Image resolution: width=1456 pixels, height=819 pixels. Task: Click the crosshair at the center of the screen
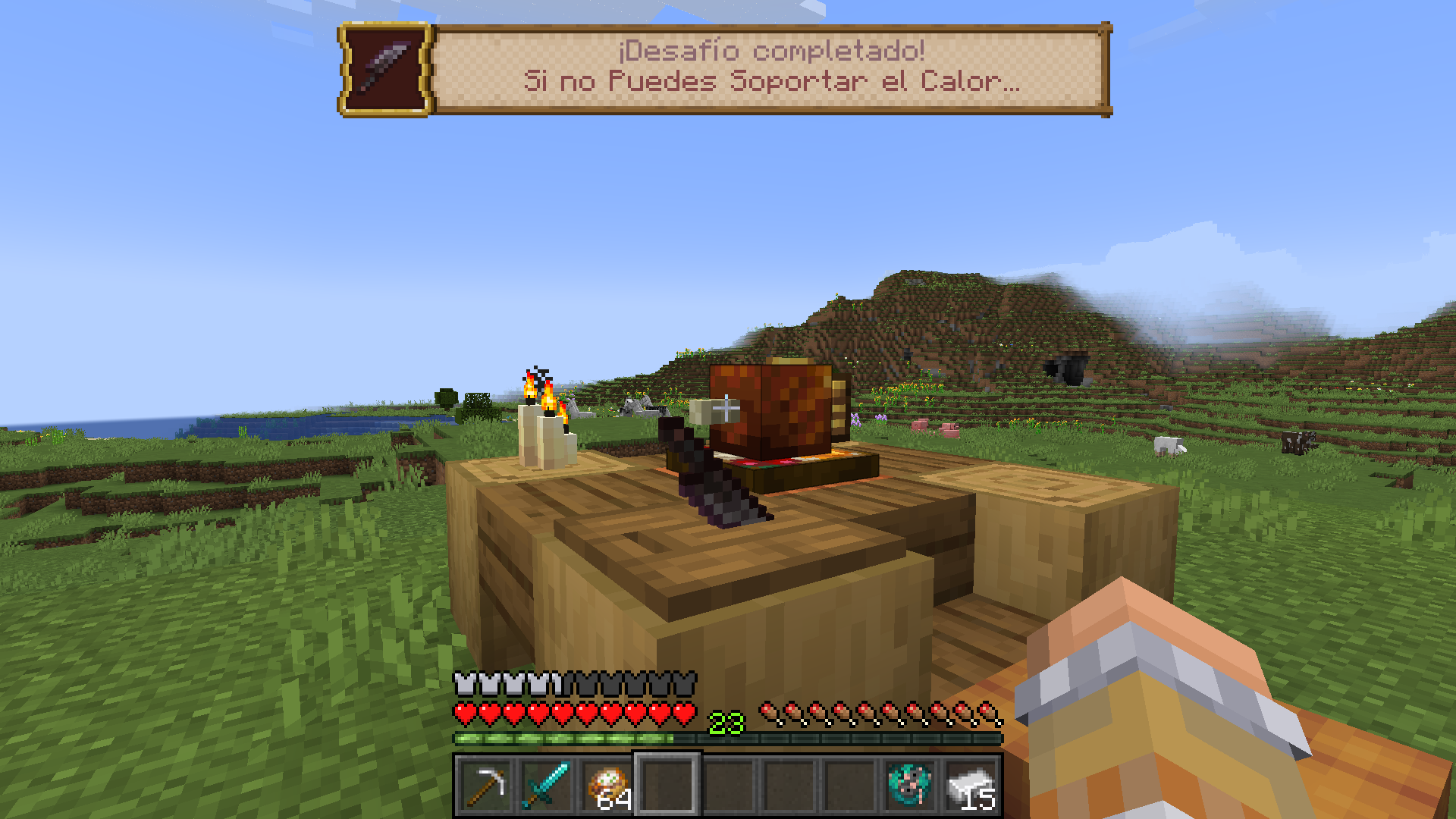tap(726, 409)
